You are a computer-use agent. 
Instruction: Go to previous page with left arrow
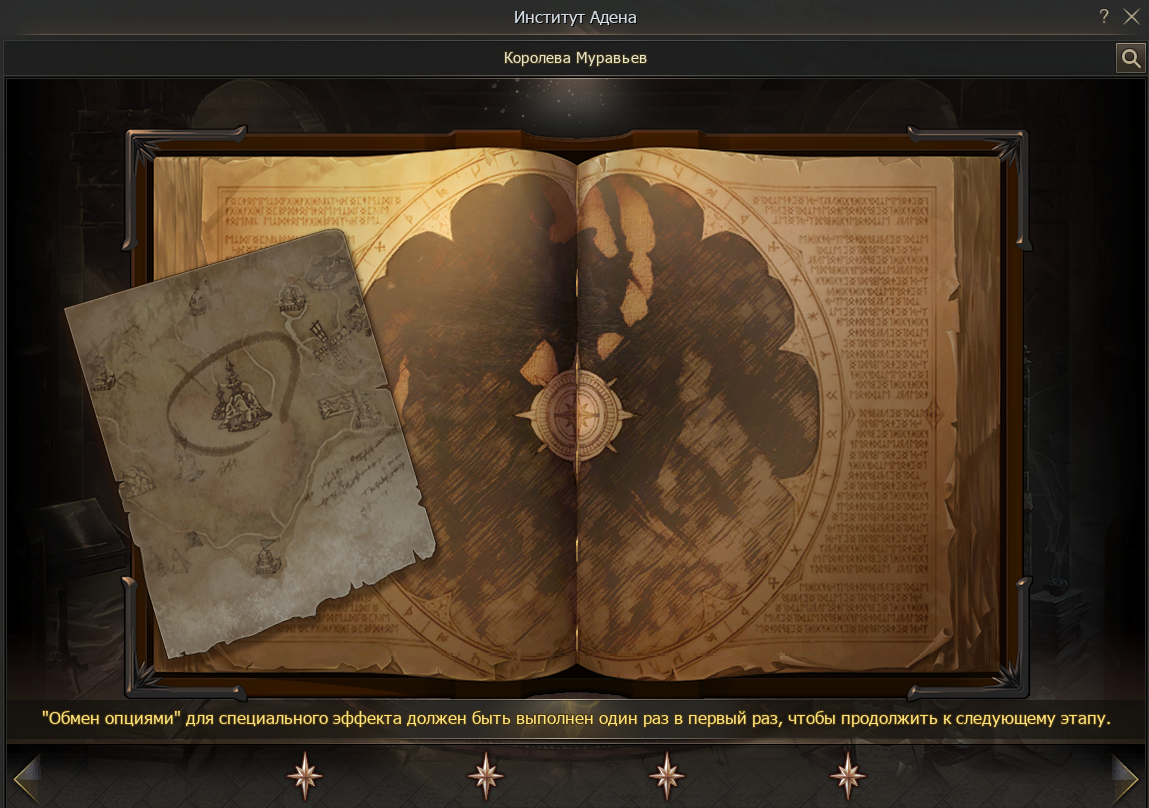click(x=25, y=776)
